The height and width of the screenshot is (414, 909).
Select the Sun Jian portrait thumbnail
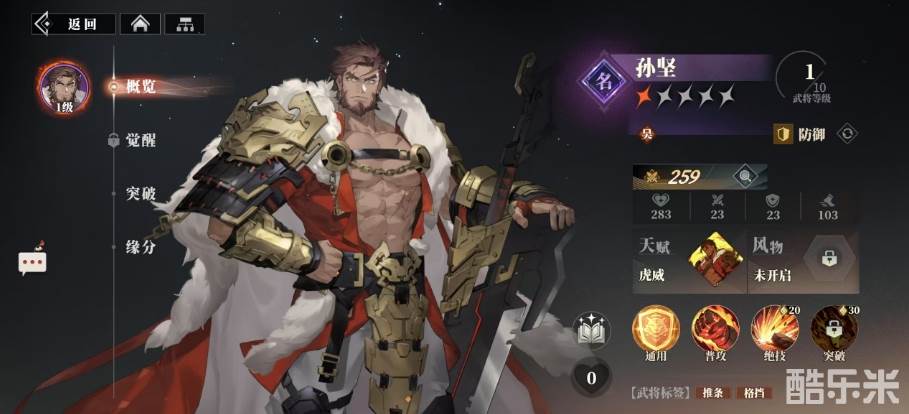(62, 86)
